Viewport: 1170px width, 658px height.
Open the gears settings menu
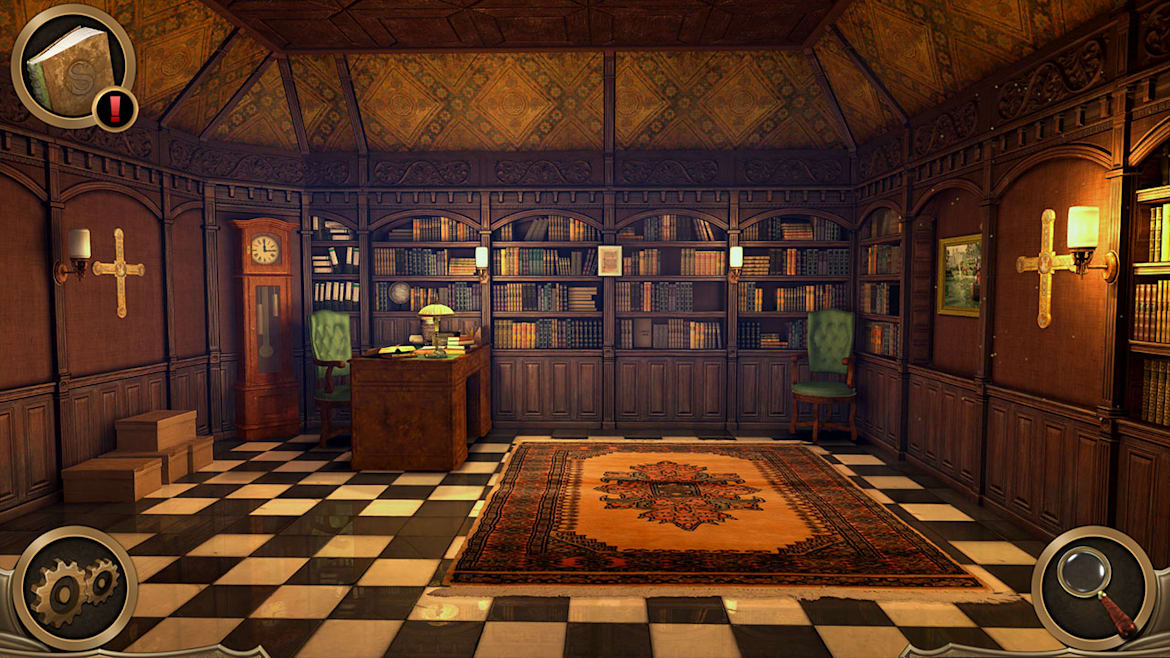coord(73,589)
